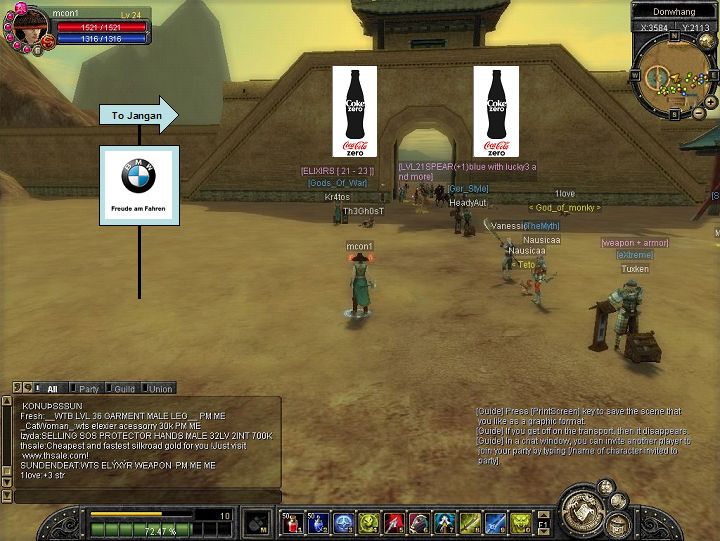The width and height of the screenshot is (720, 541).
Task: Switch to the Party chat tab
Action: tap(87, 388)
